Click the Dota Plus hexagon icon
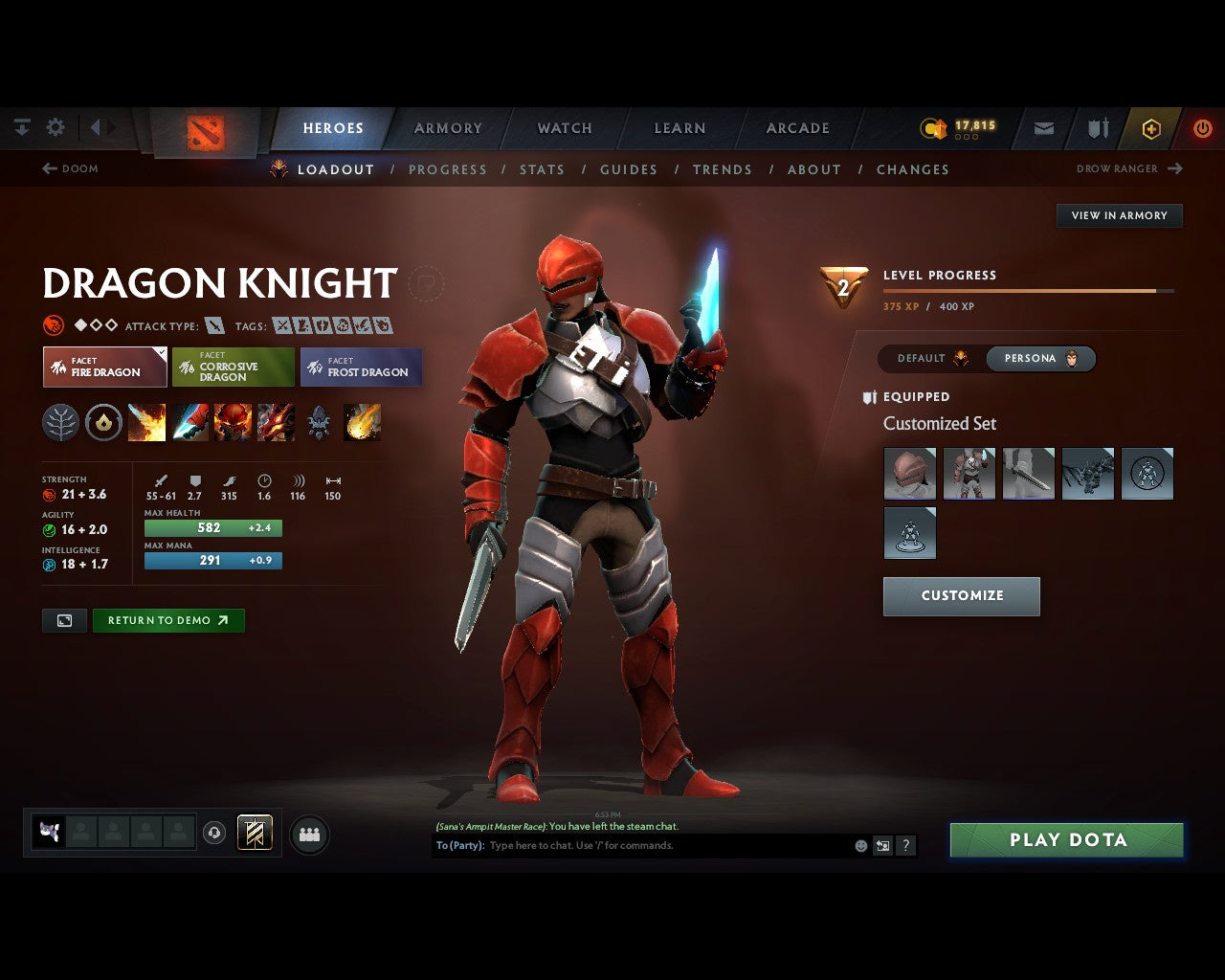Screen dimensions: 1225x980 pos(1151,127)
